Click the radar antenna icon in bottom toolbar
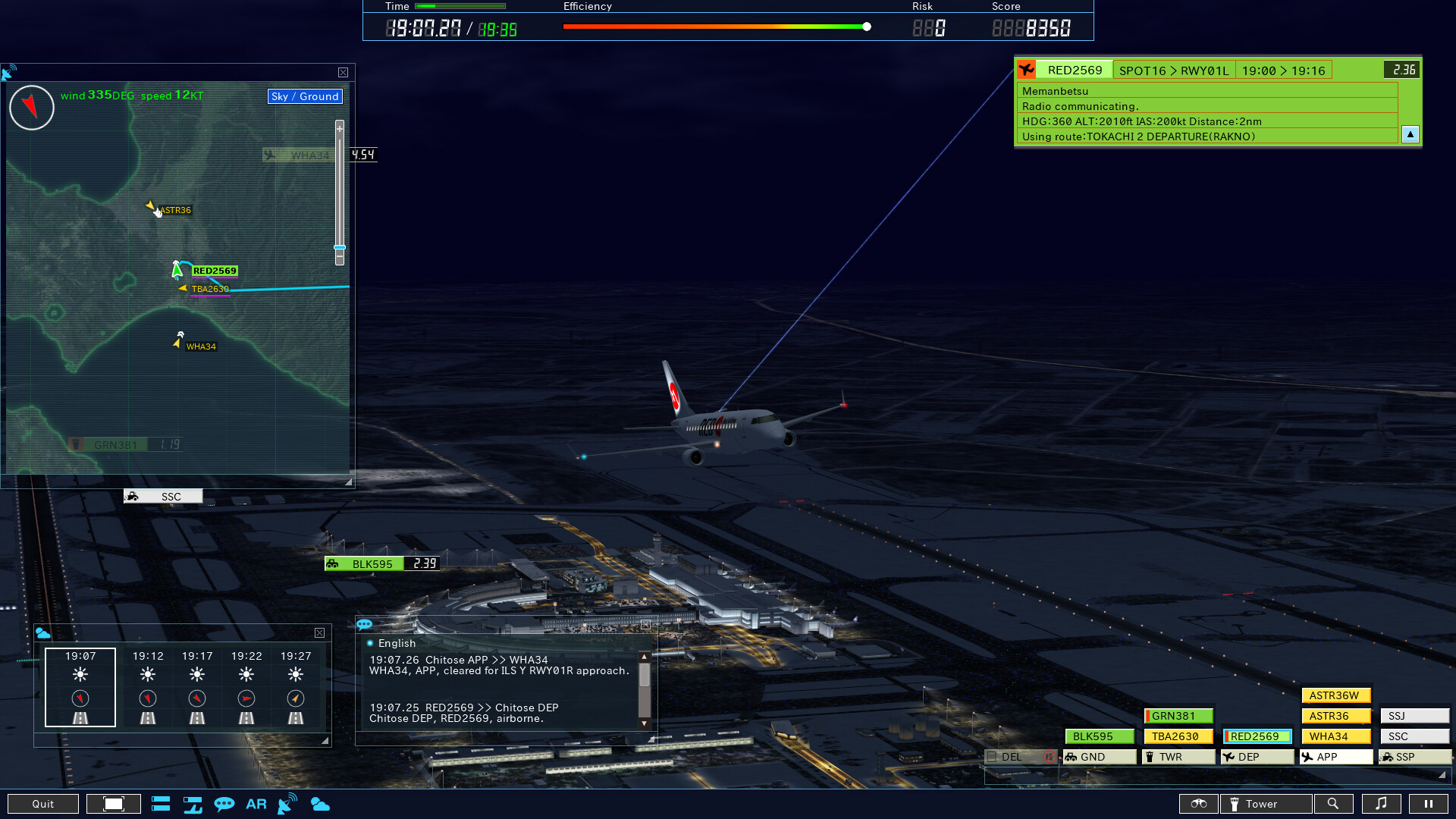Viewport: 1456px width, 819px height. 287,803
